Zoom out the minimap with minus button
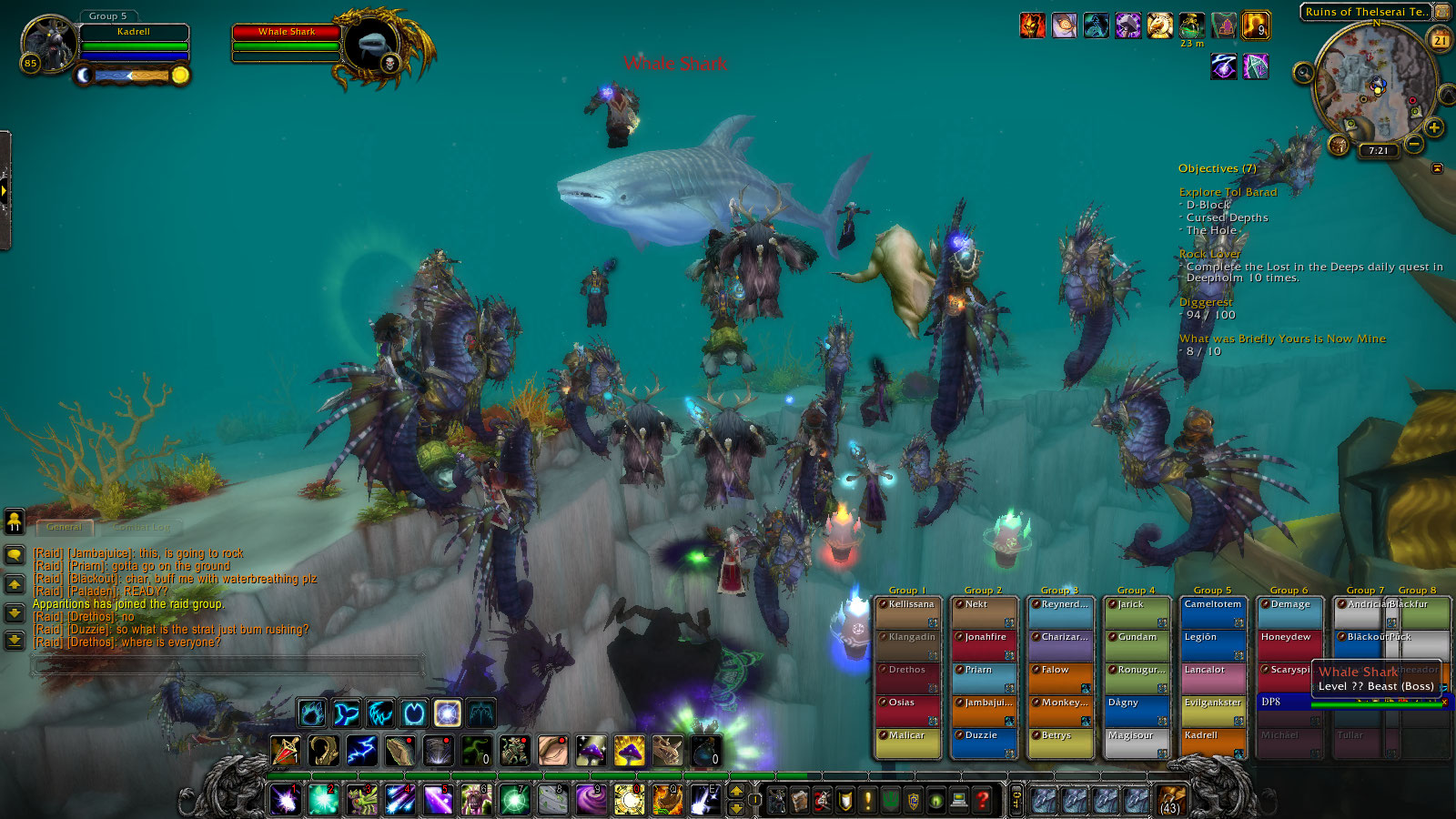The height and width of the screenshot is (819, 1456). click(1414, 144)
